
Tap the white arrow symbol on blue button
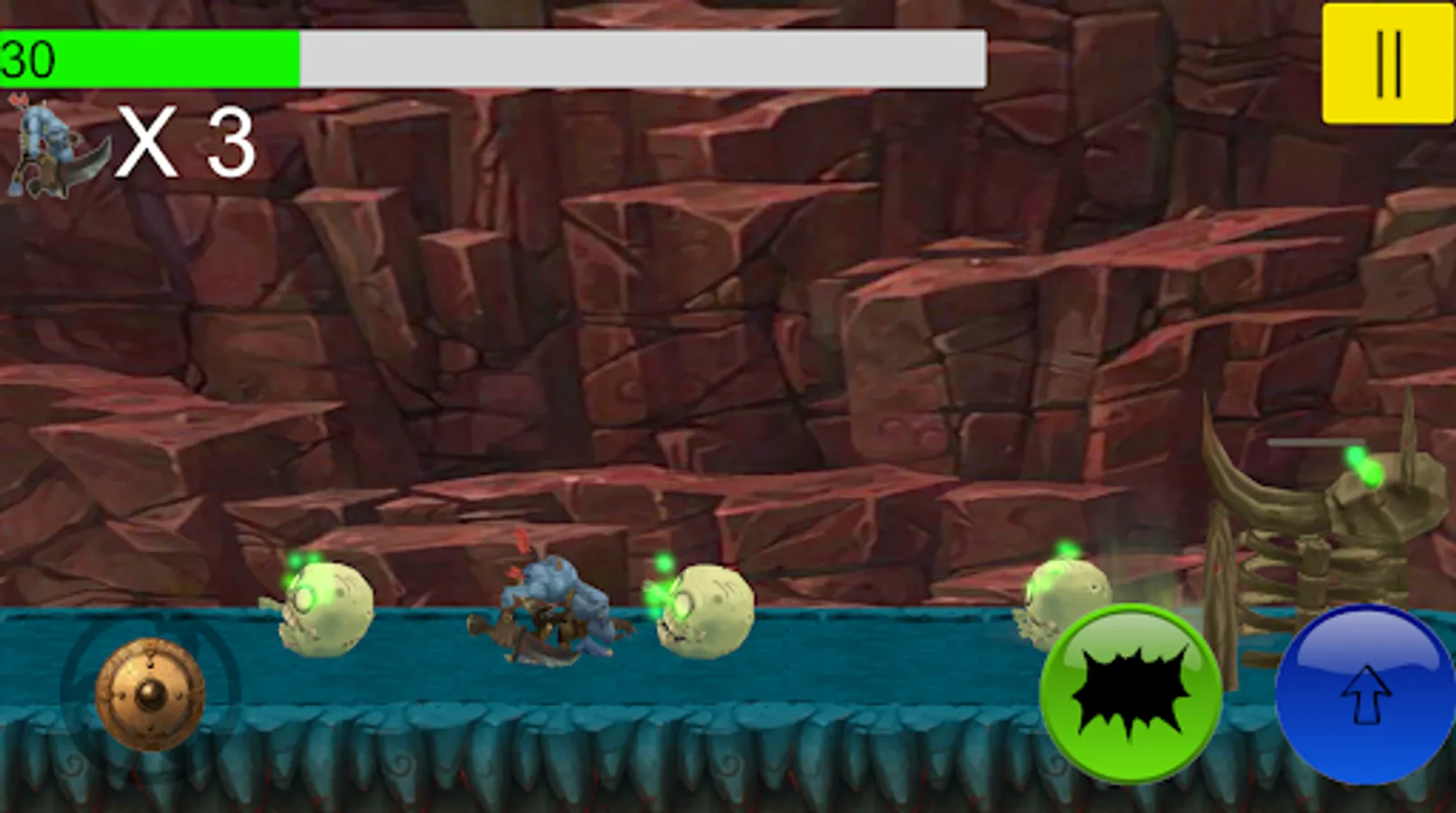[1367, 697]
